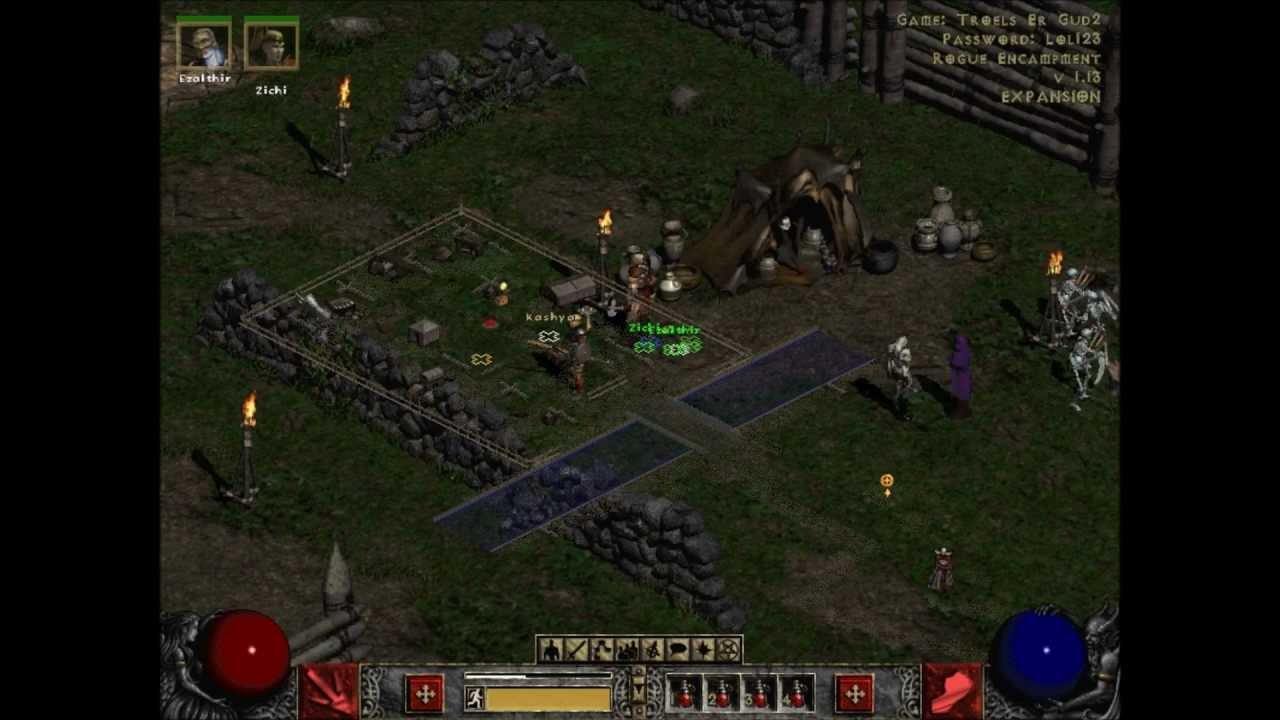1280x720 pixels.
Task: Open the Game Menu pentagram icon
Action: click(x=729, y=648)
